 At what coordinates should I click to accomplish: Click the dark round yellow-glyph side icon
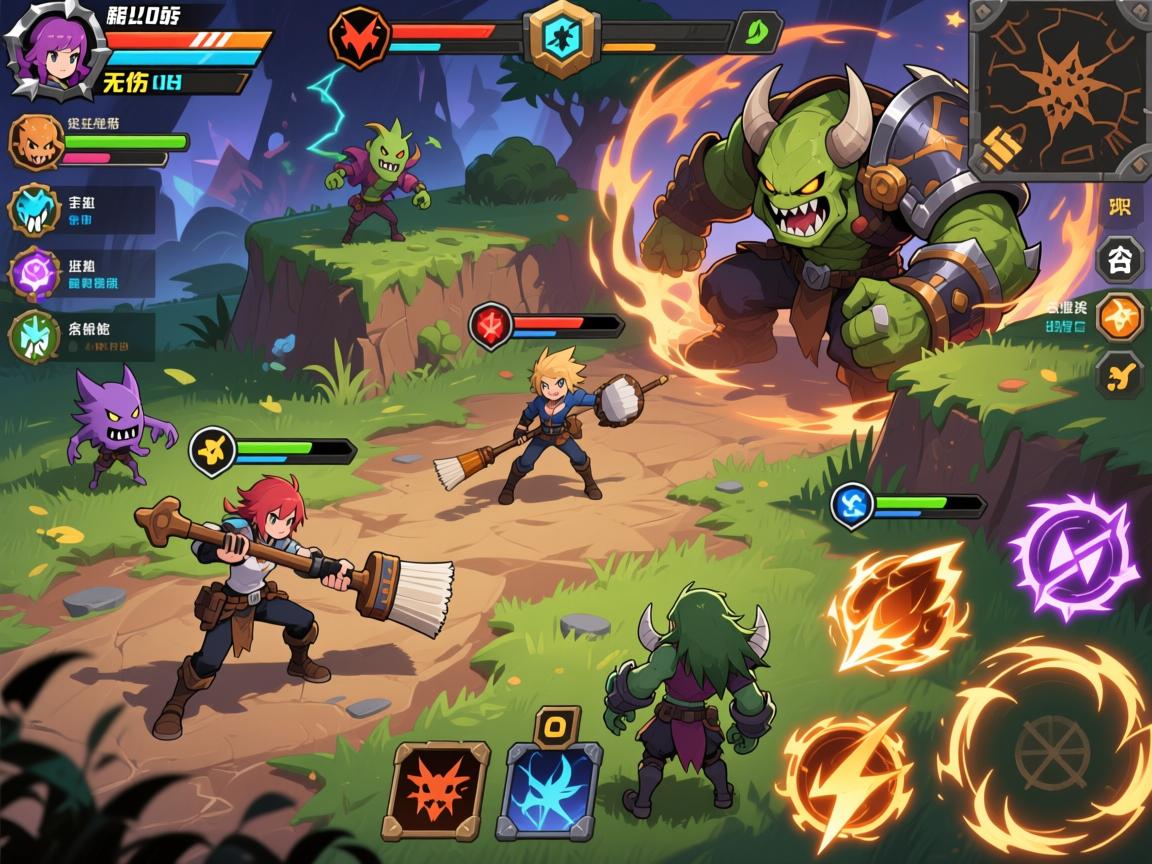pyautogui.click(x=1119, y=375)
